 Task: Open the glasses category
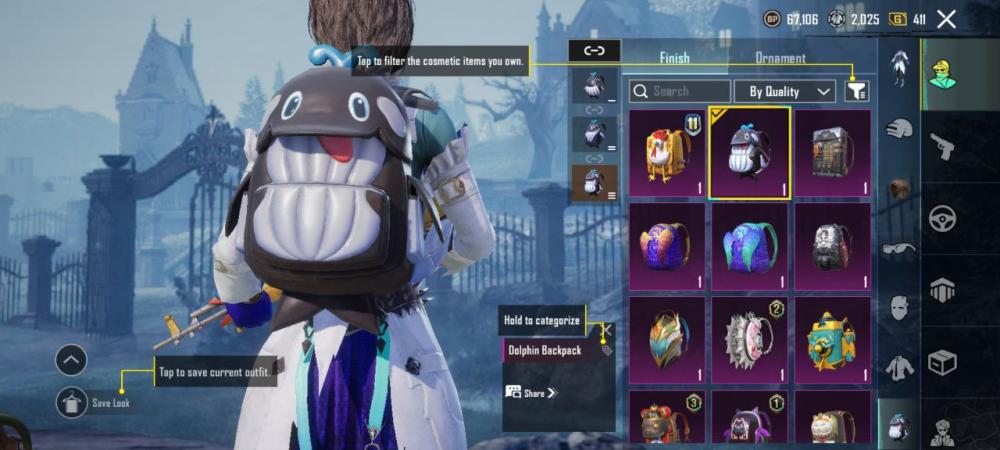click(x=900, y=249)
